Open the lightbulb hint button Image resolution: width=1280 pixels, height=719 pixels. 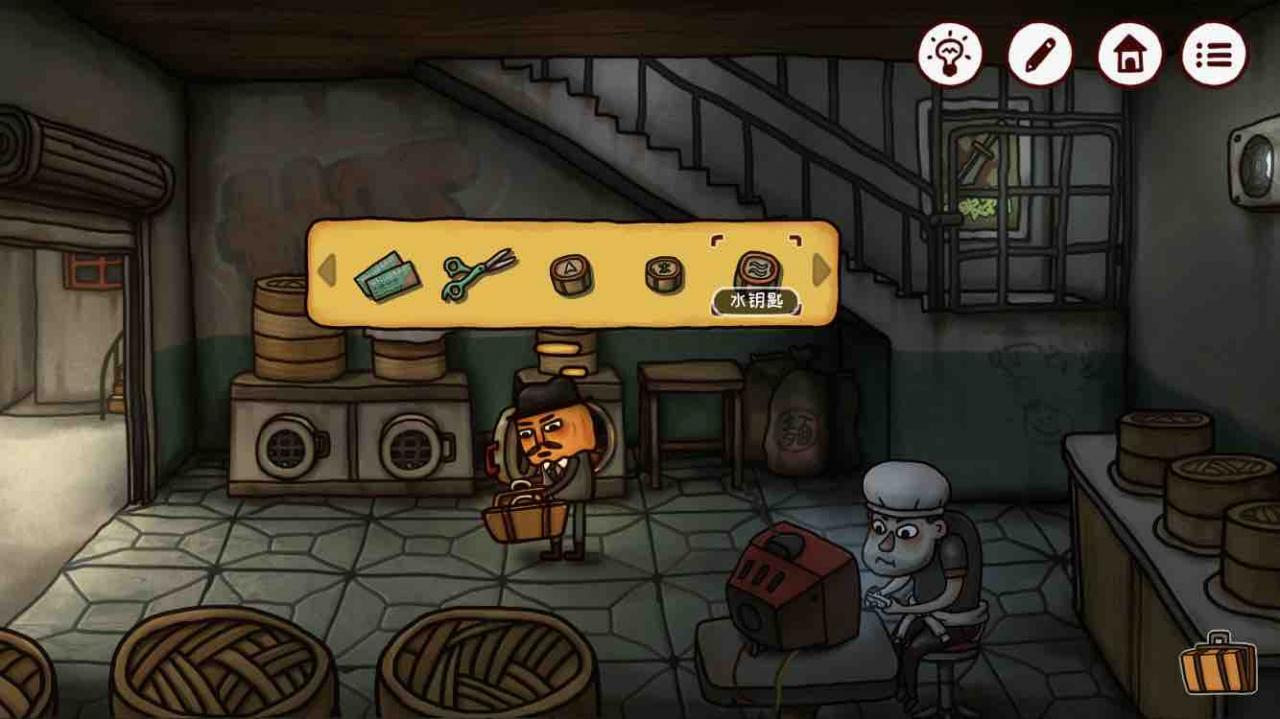pyautogui.click(x=949, y=54)
